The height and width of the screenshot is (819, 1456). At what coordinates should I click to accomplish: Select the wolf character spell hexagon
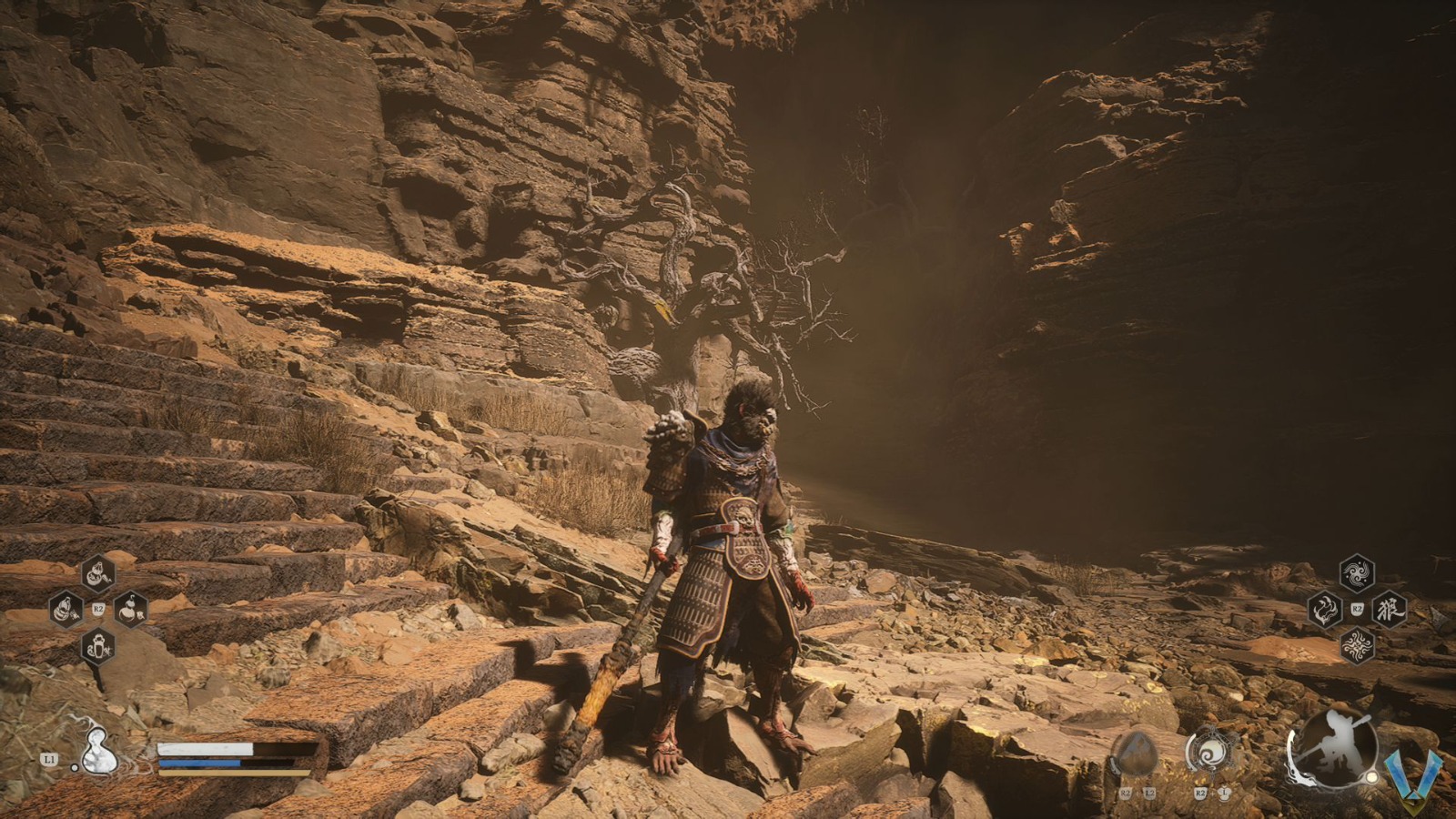pos(1390,611)
